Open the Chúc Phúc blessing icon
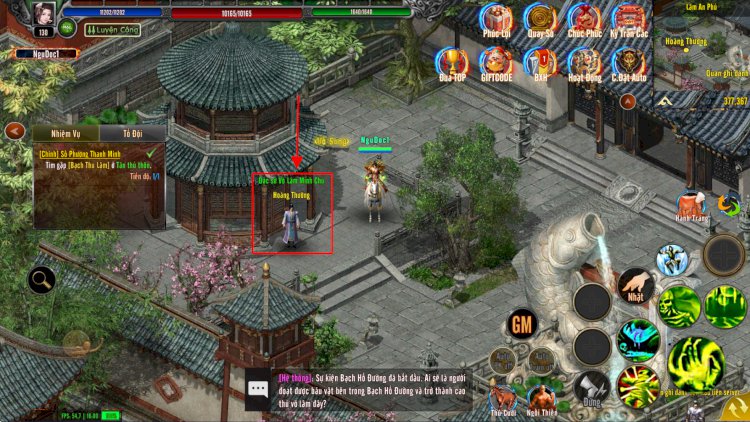 coord(585,19)
